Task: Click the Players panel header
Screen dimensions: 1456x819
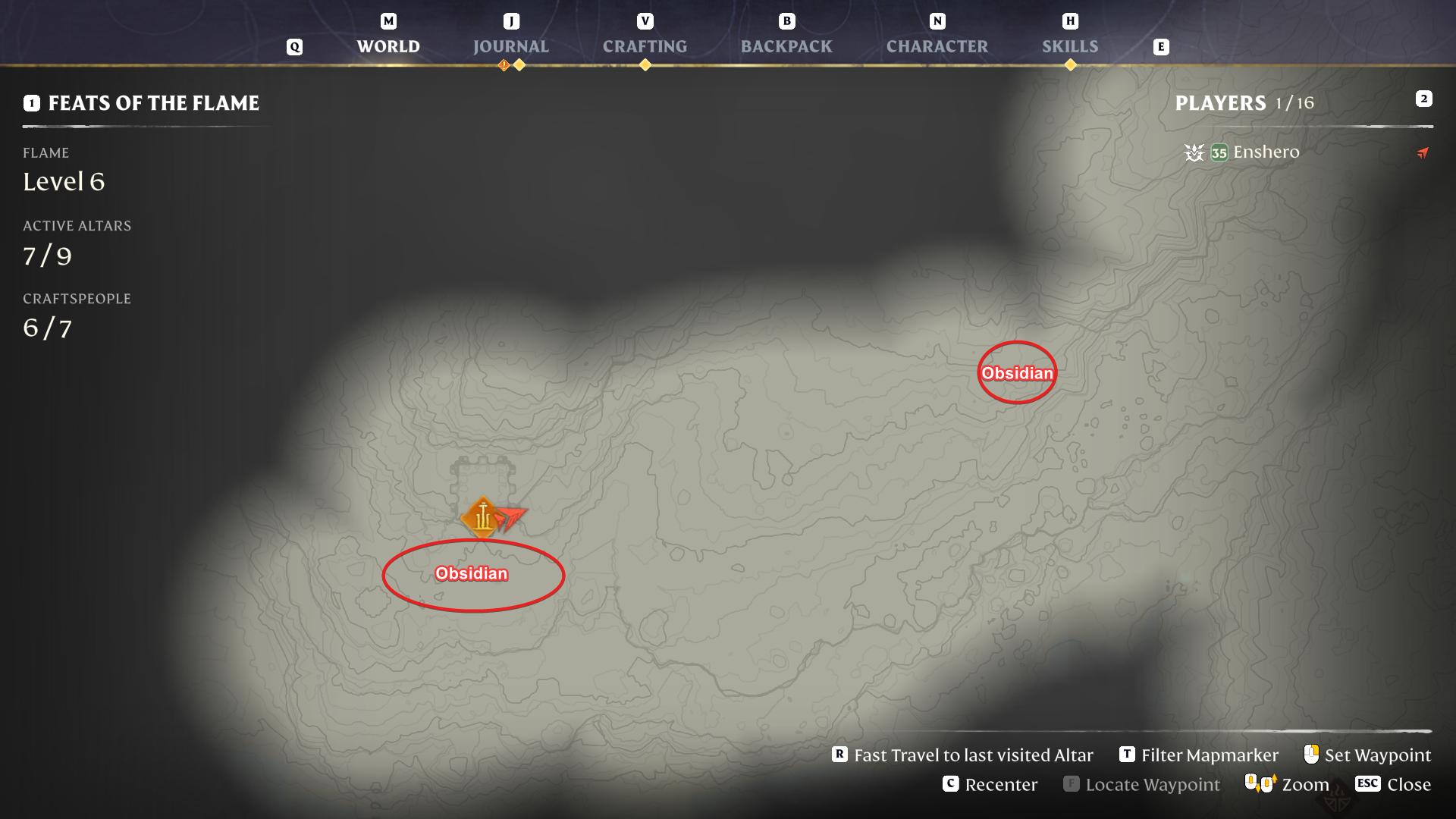Action: [1220, 103]
